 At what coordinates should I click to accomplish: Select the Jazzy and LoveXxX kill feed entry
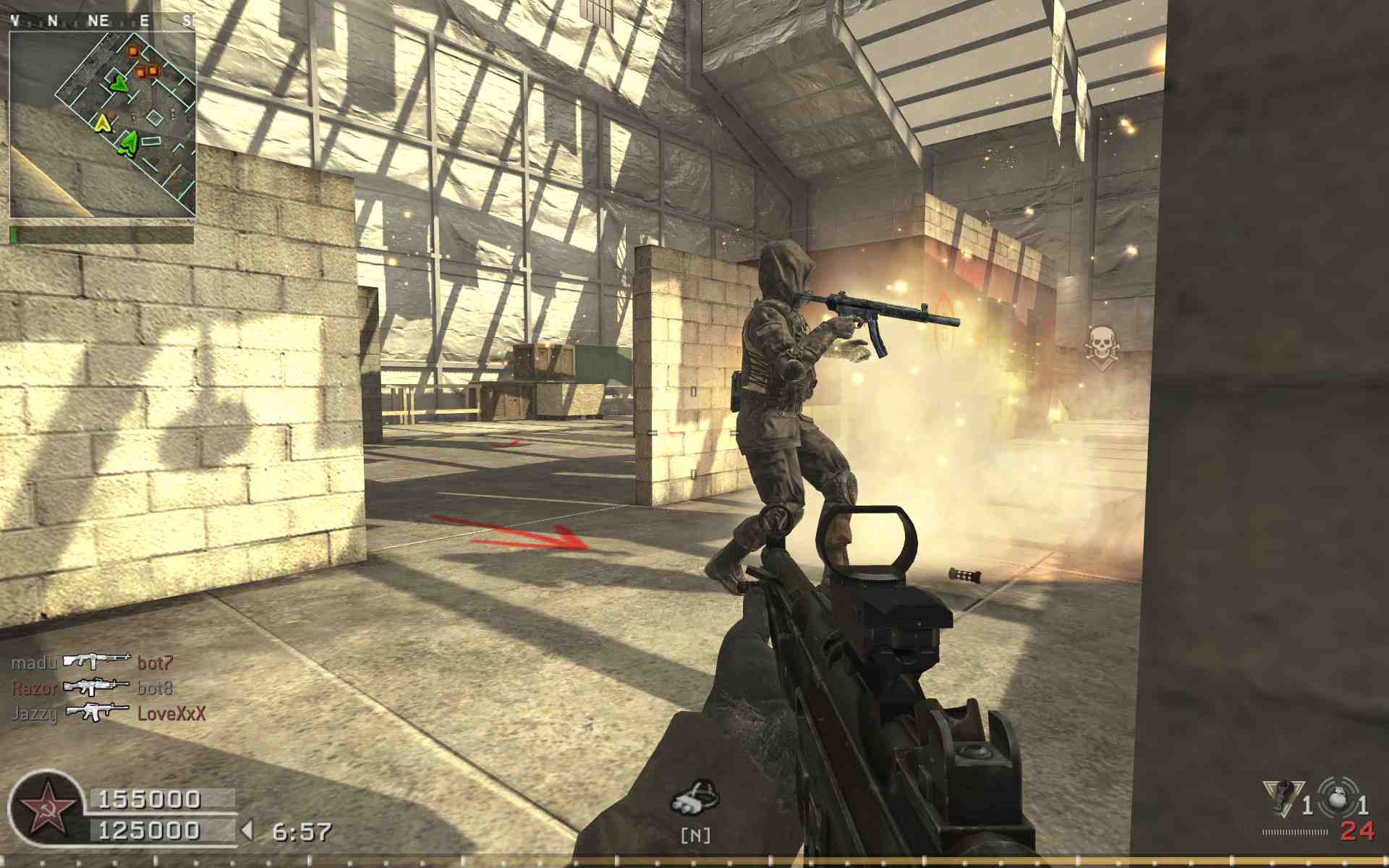point(109,713)
